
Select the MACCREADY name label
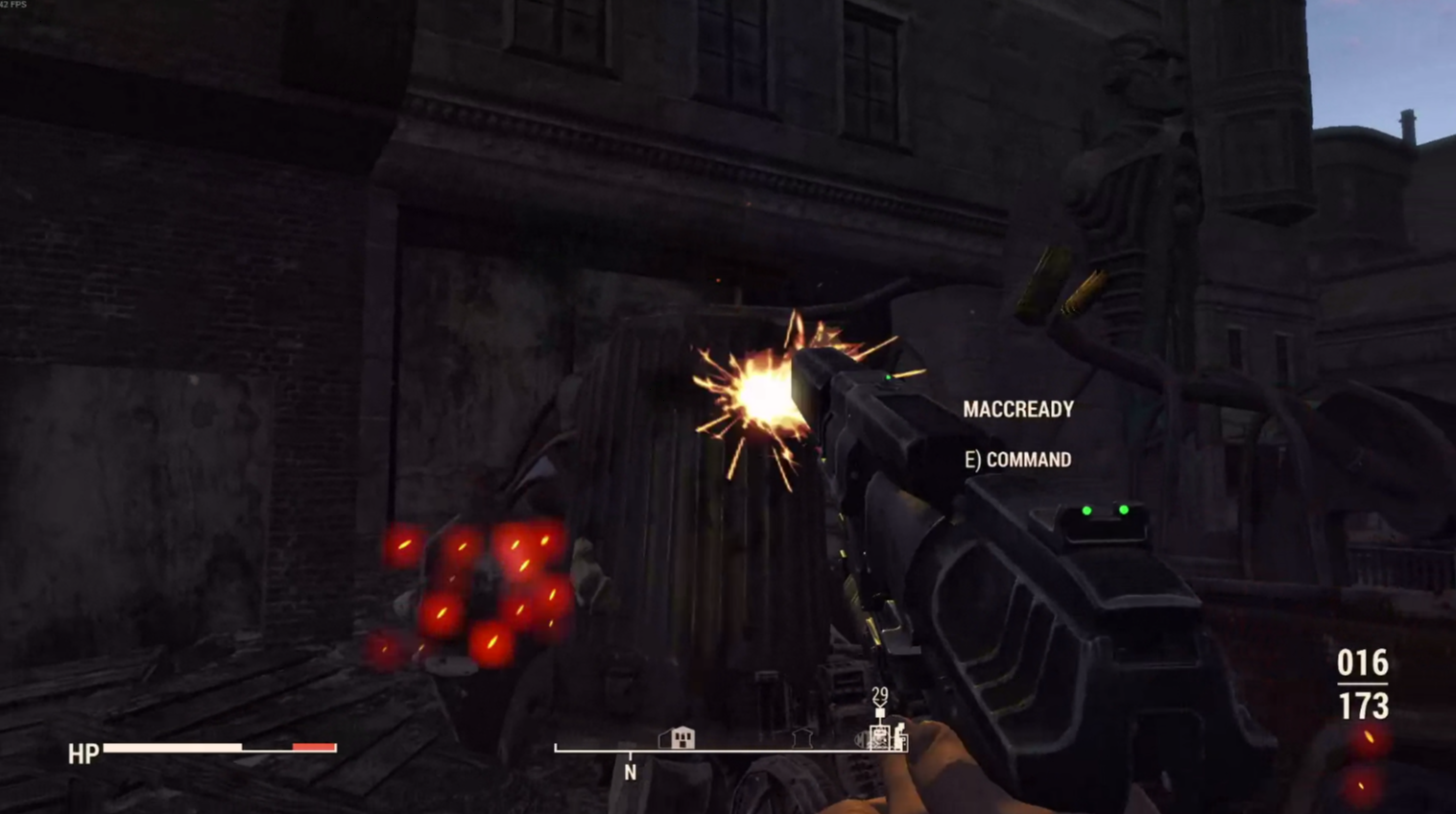tap(1018, 409)
